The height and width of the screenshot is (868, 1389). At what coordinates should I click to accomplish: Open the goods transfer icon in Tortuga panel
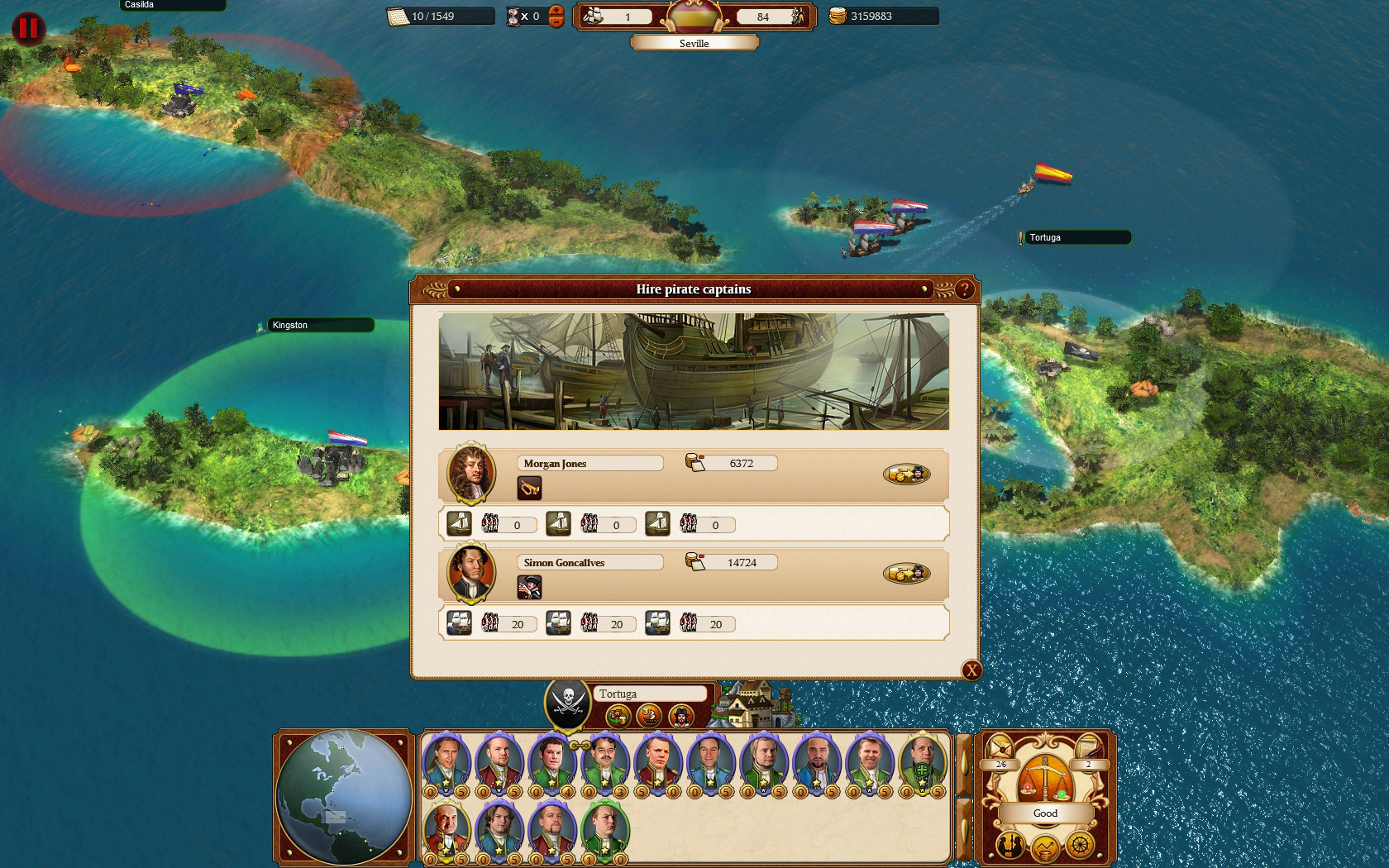[x=618, y=717]
